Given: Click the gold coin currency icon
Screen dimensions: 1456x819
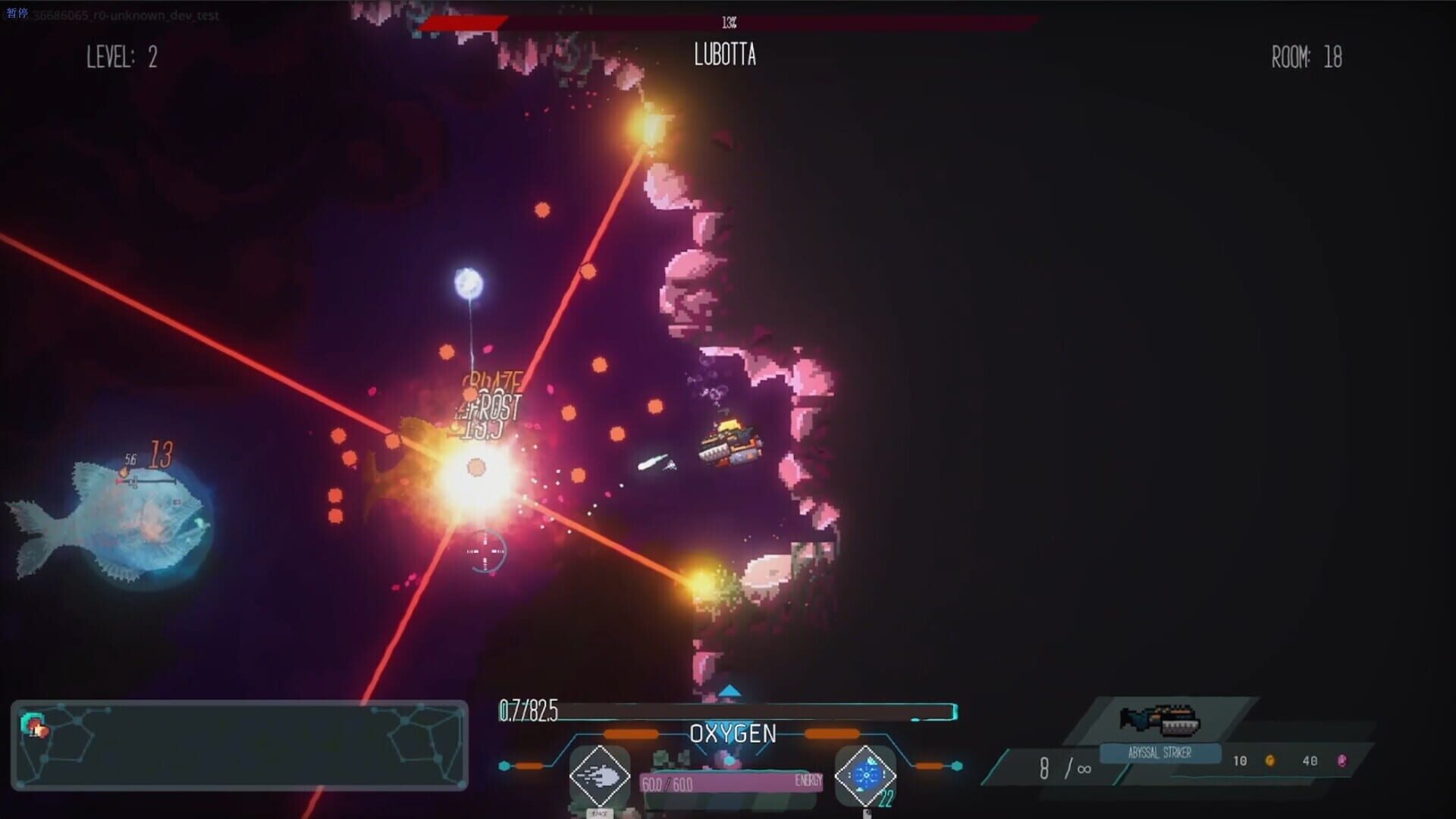Looking at the screenshot, I should [x=1272, y=761].
